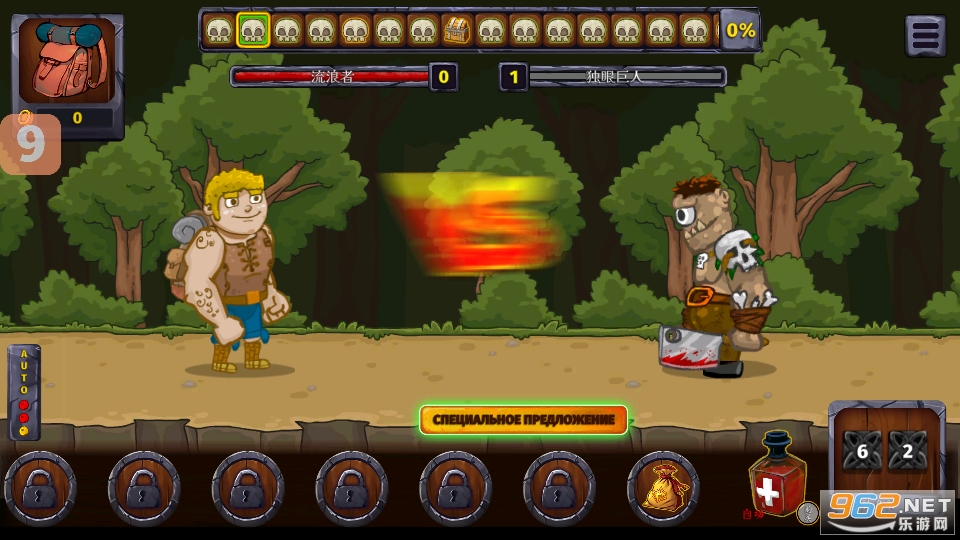Screen dimensions: 960x540
Task: Roll the dice on the wooden panel
Action: click(886, 450)
